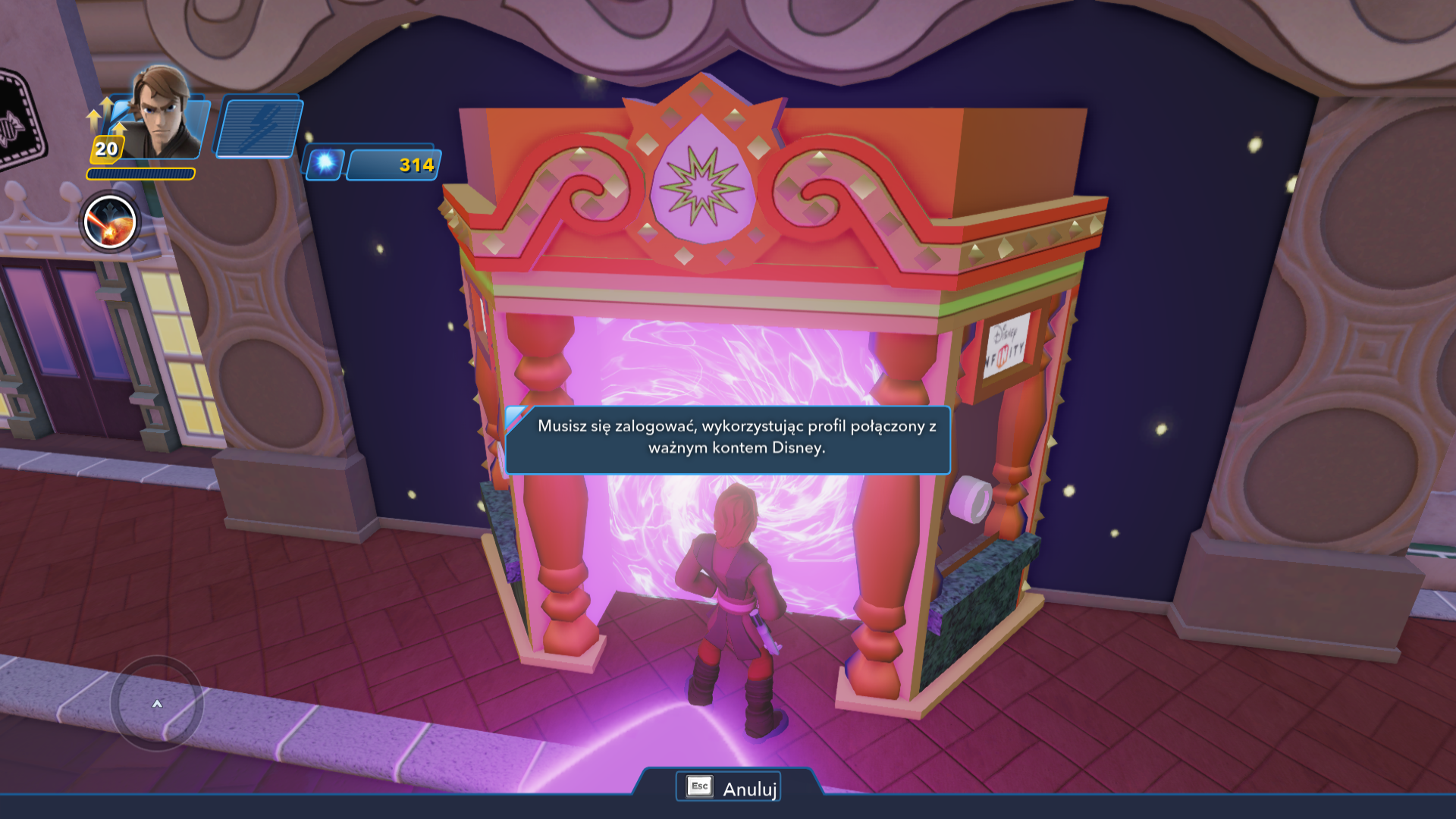Click the blue spark currency icon
The height and width of the screenshot is (819, 1456).
(325, 164)
